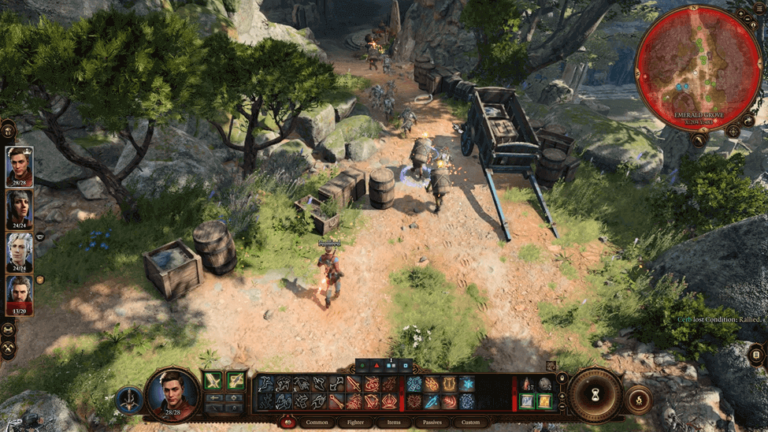This screenshot has height=432, width=768.
Task: Select the melee weapon set slot
Action: pos(212,381)
